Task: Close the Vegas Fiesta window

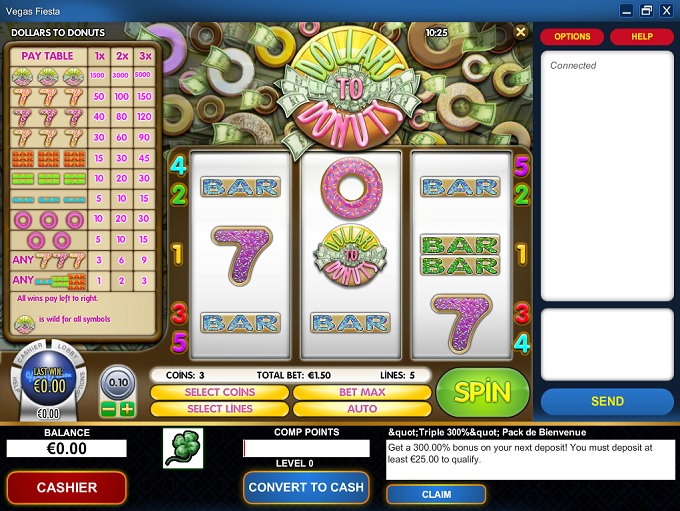Action: 666,10
